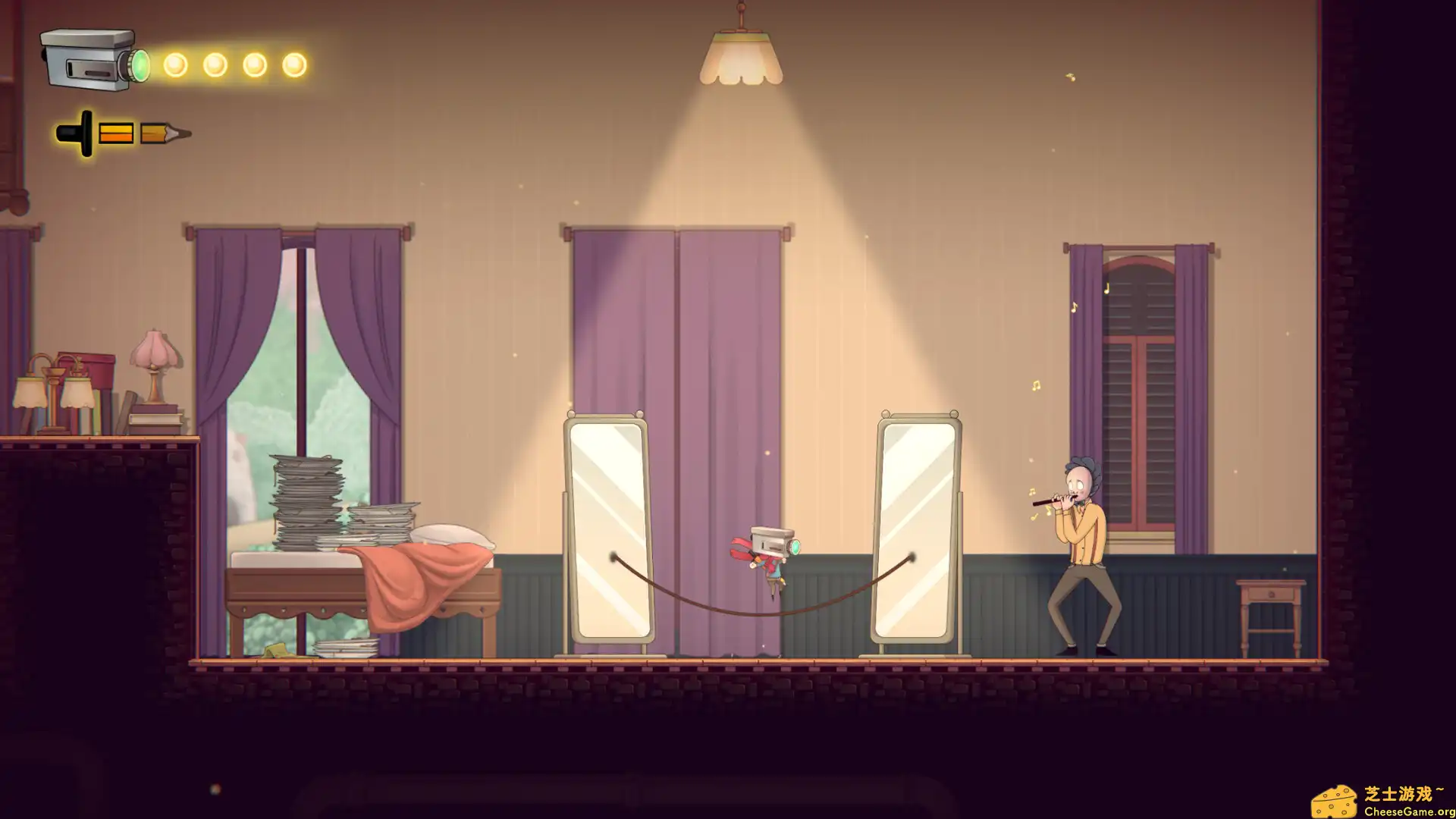Click the projector camera icon in the HUD
This screenshot has width=1456, height=819.
pos(83,61)
